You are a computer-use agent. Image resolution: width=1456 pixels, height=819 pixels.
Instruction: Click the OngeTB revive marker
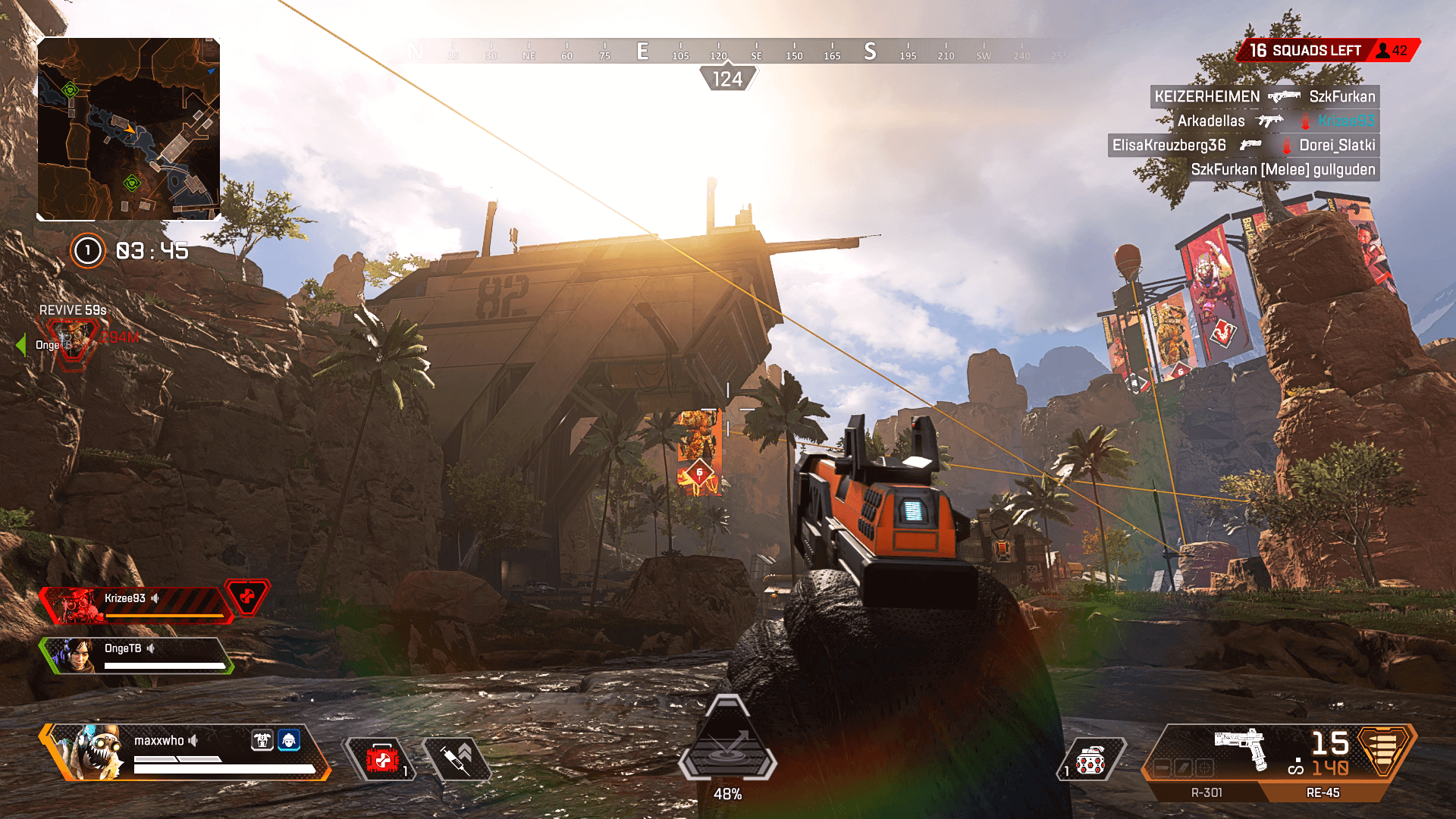coord(72,341)
